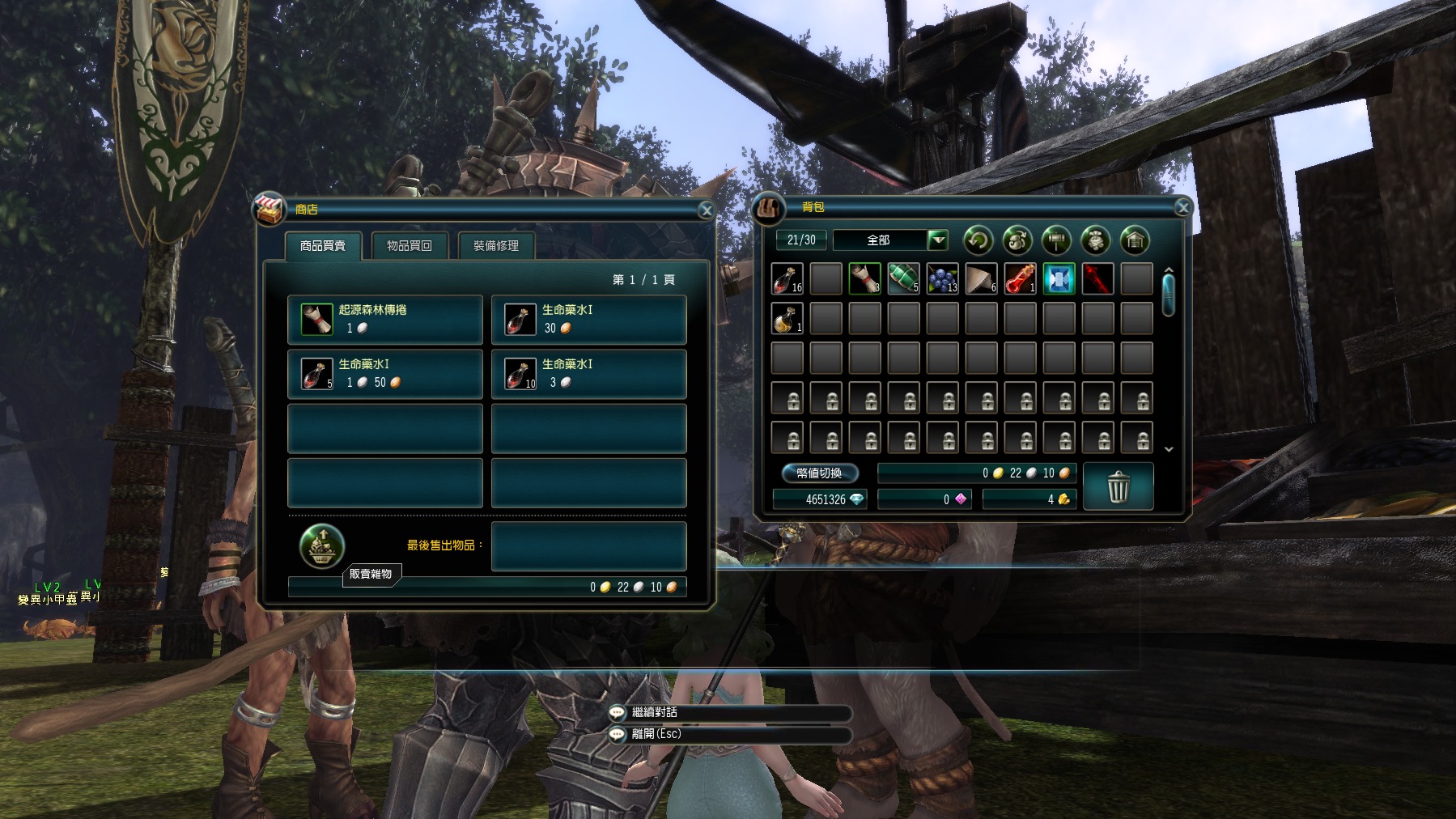Click the trash can discard button

(x=1118, y=486)
